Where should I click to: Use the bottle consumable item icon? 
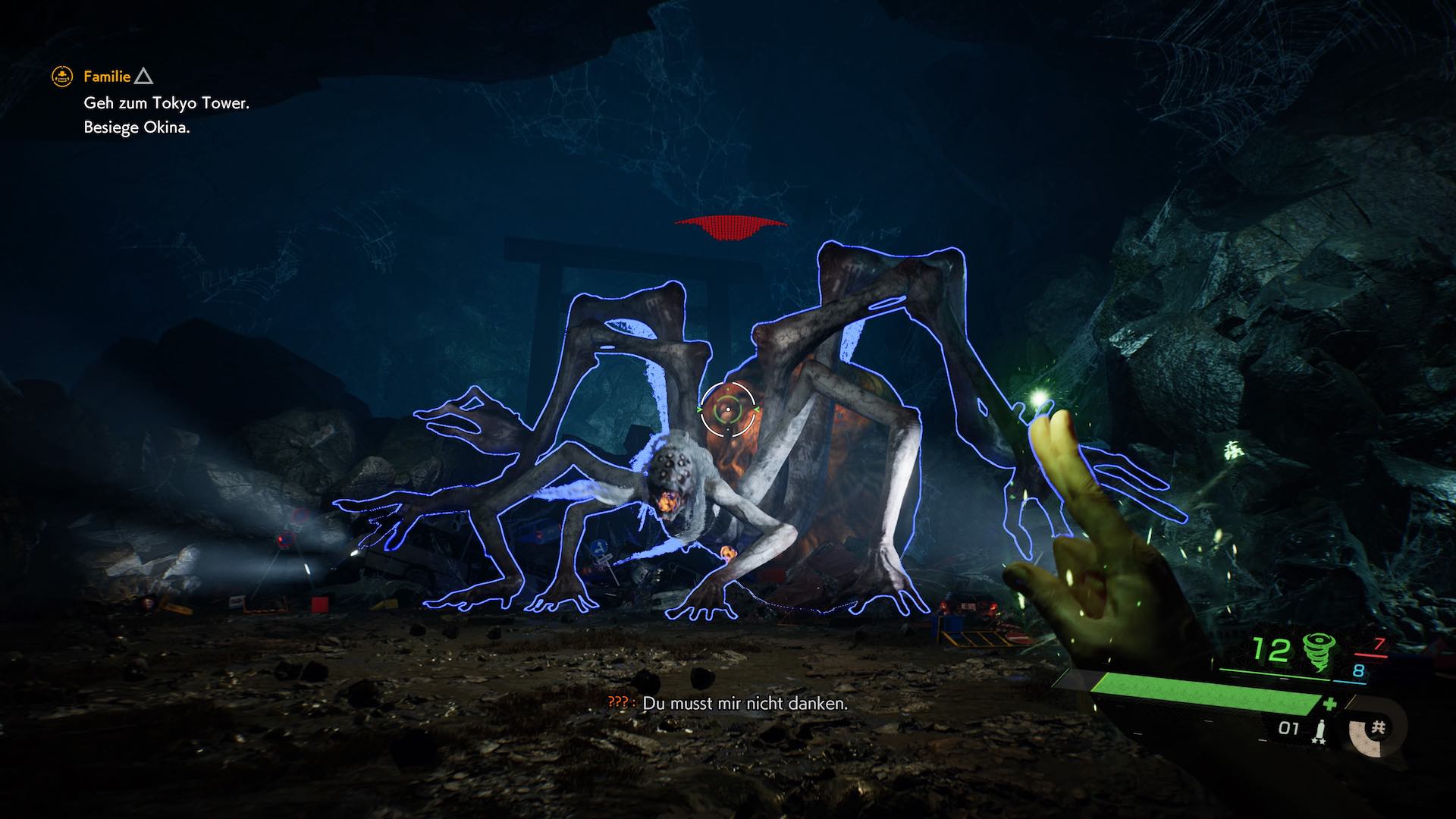[1319, 730]
